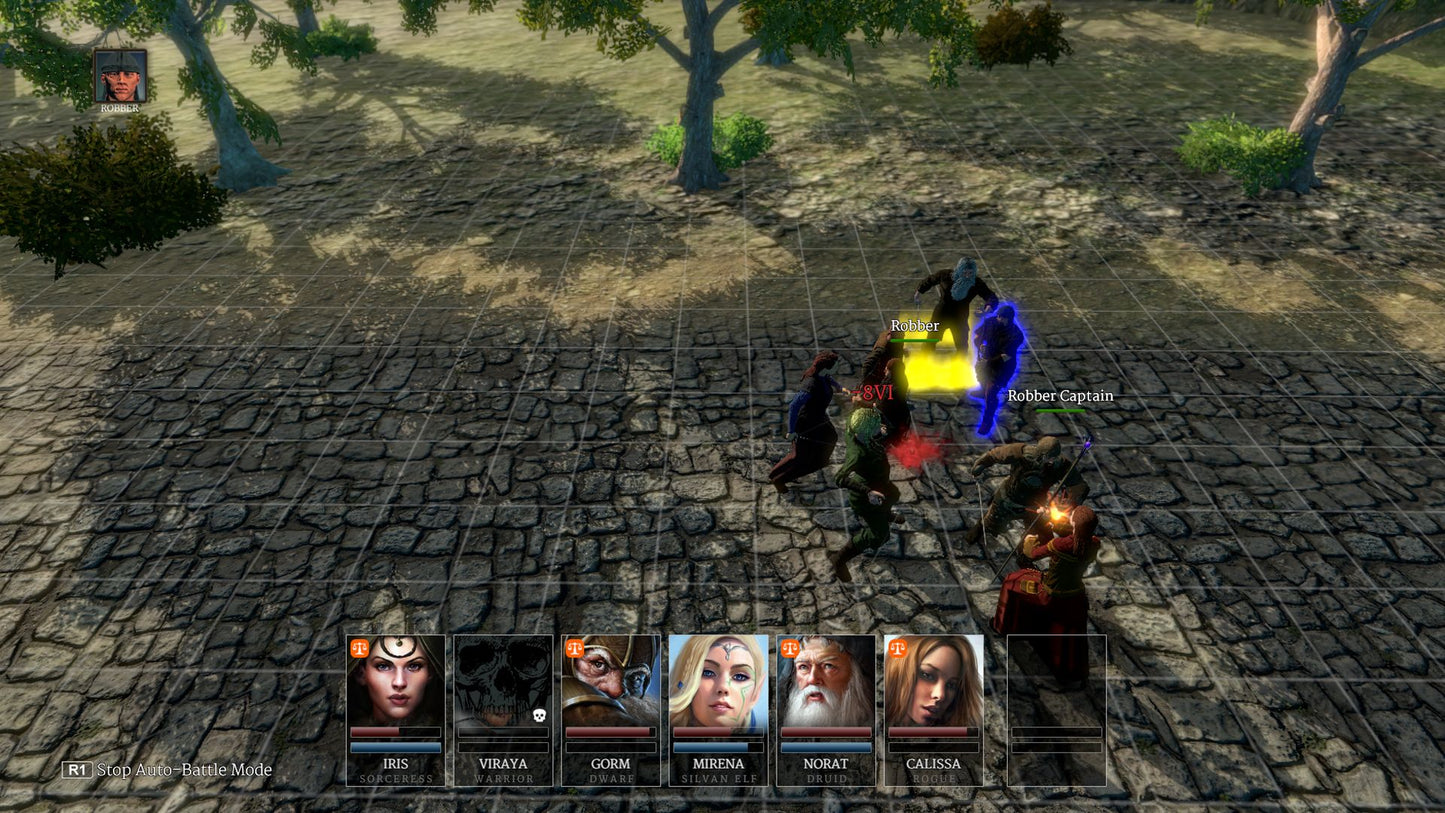Choose the fallen warrior Viraya's portrait
1445x813 pixels.
click(503, 681)
